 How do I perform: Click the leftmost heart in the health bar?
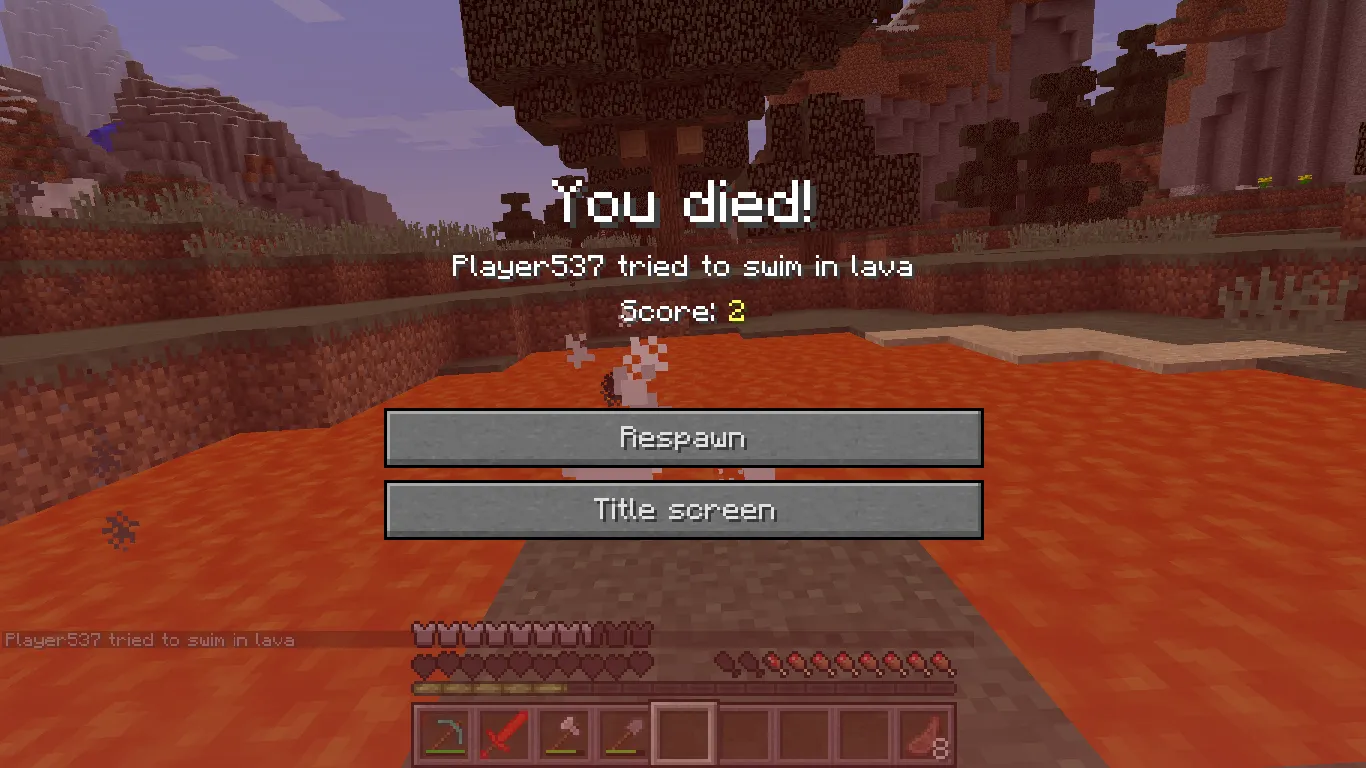pos(422,661)
